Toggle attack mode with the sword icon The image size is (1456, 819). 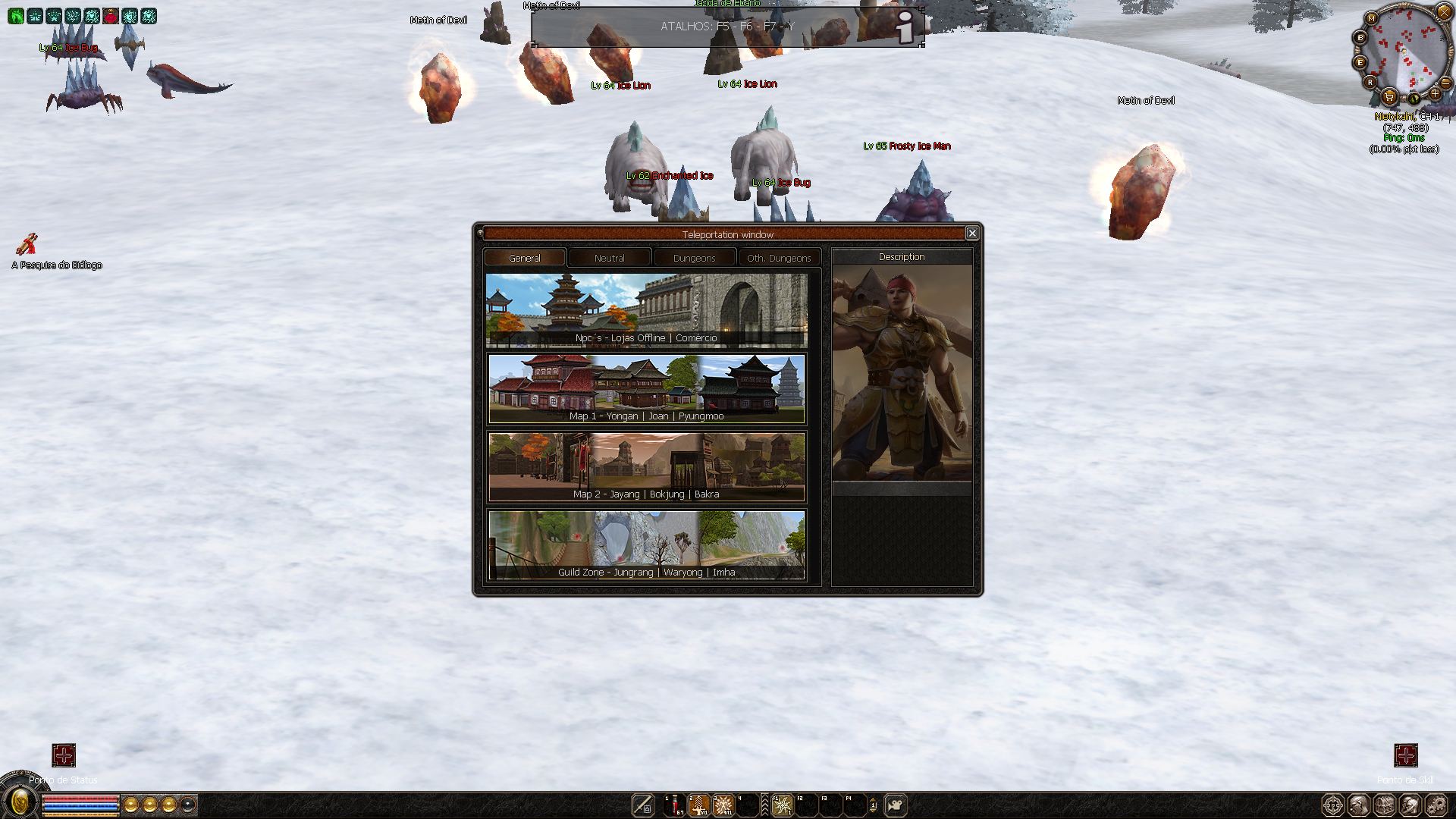pos(642,805)
